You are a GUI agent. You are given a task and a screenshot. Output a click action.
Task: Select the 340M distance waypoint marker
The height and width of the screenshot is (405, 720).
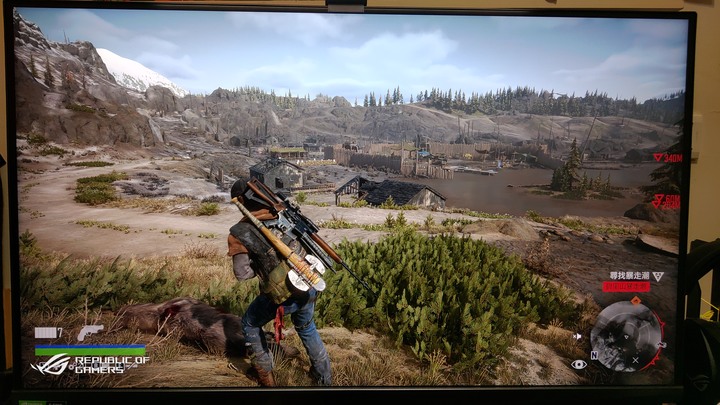[667, 158]
